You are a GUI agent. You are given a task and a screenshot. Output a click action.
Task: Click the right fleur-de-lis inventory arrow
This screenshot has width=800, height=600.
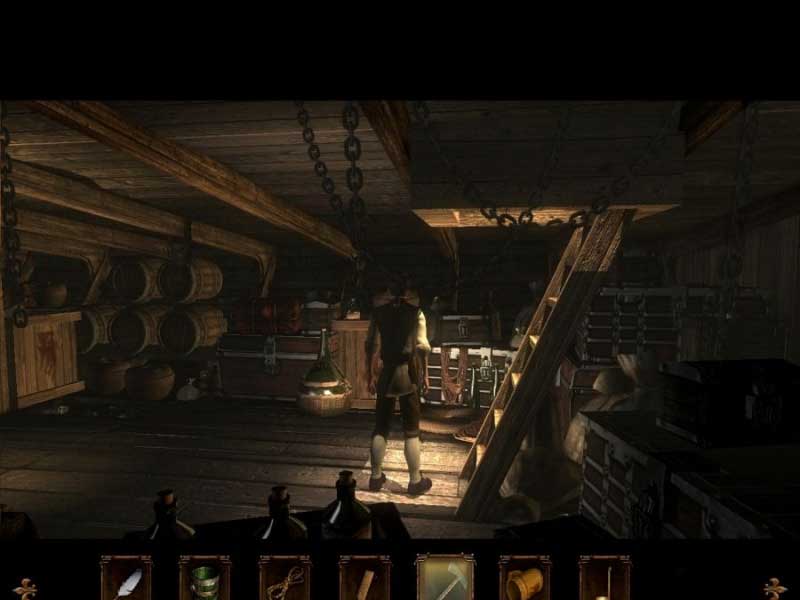point(774,587)
